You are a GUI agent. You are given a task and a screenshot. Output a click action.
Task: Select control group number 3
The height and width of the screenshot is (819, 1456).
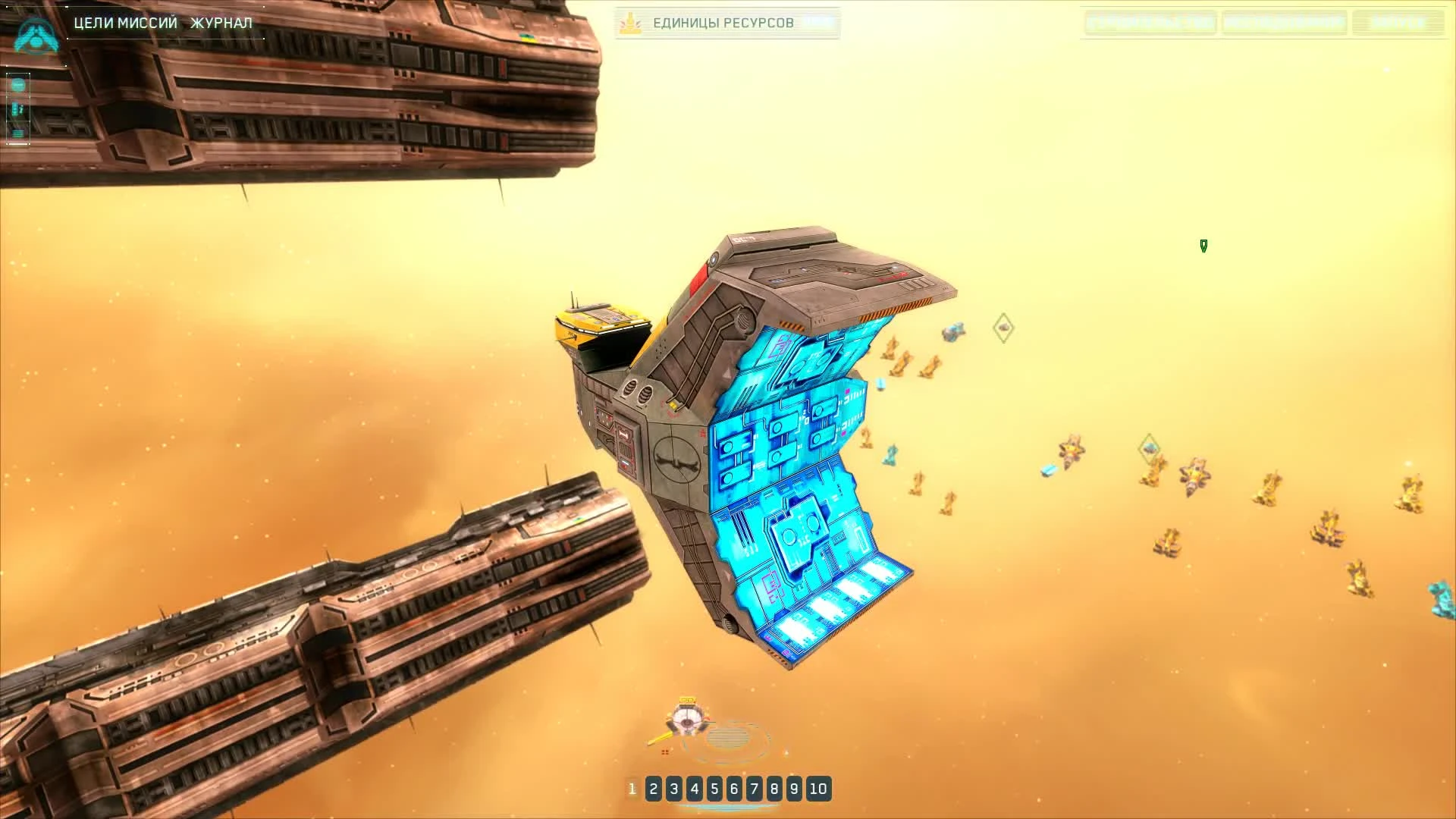(x=673, y=789)
